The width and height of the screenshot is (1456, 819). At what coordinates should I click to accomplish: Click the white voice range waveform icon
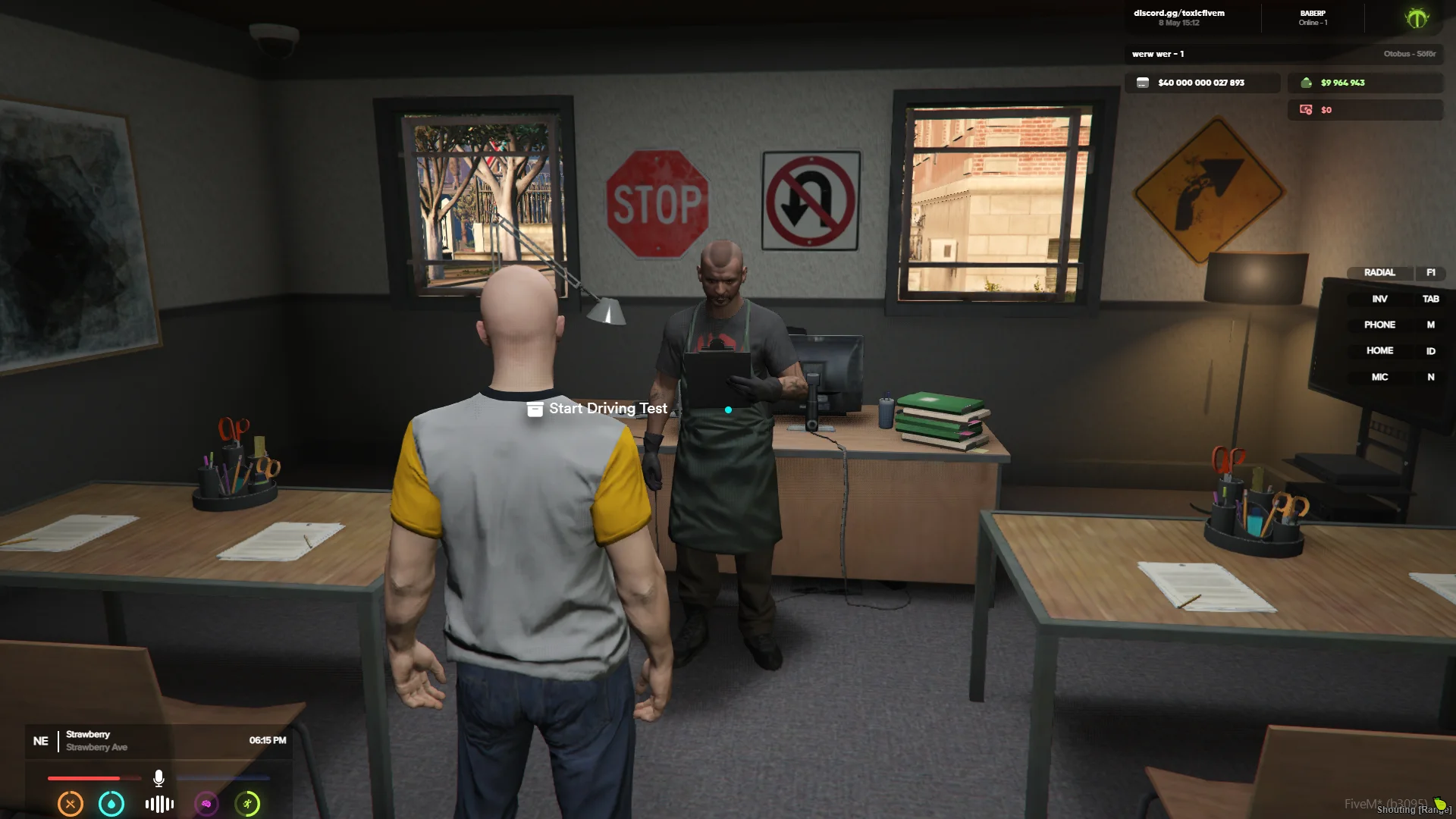pos(159,804)
